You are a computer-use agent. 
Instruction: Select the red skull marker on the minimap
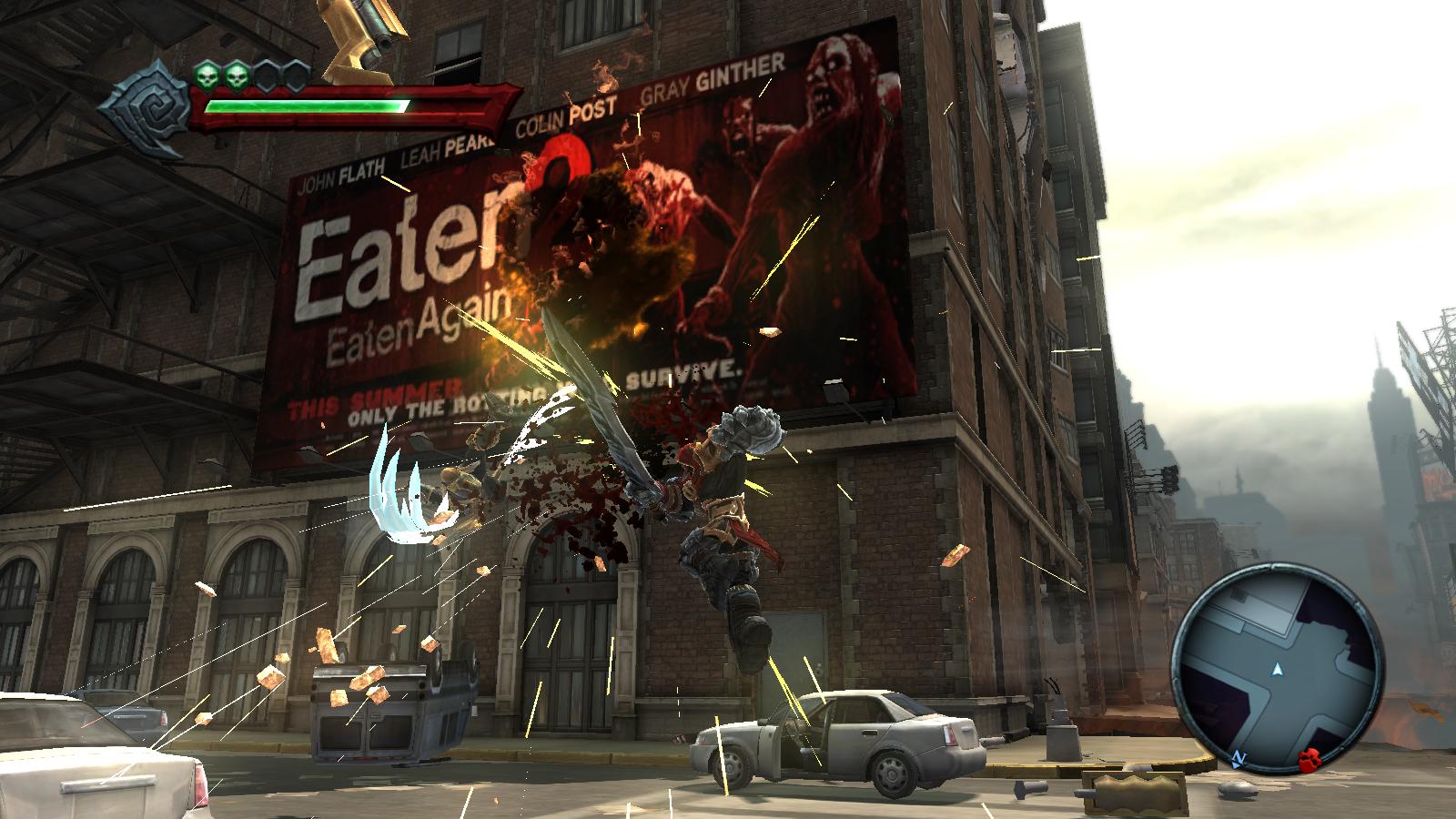tap(1309, 758)
